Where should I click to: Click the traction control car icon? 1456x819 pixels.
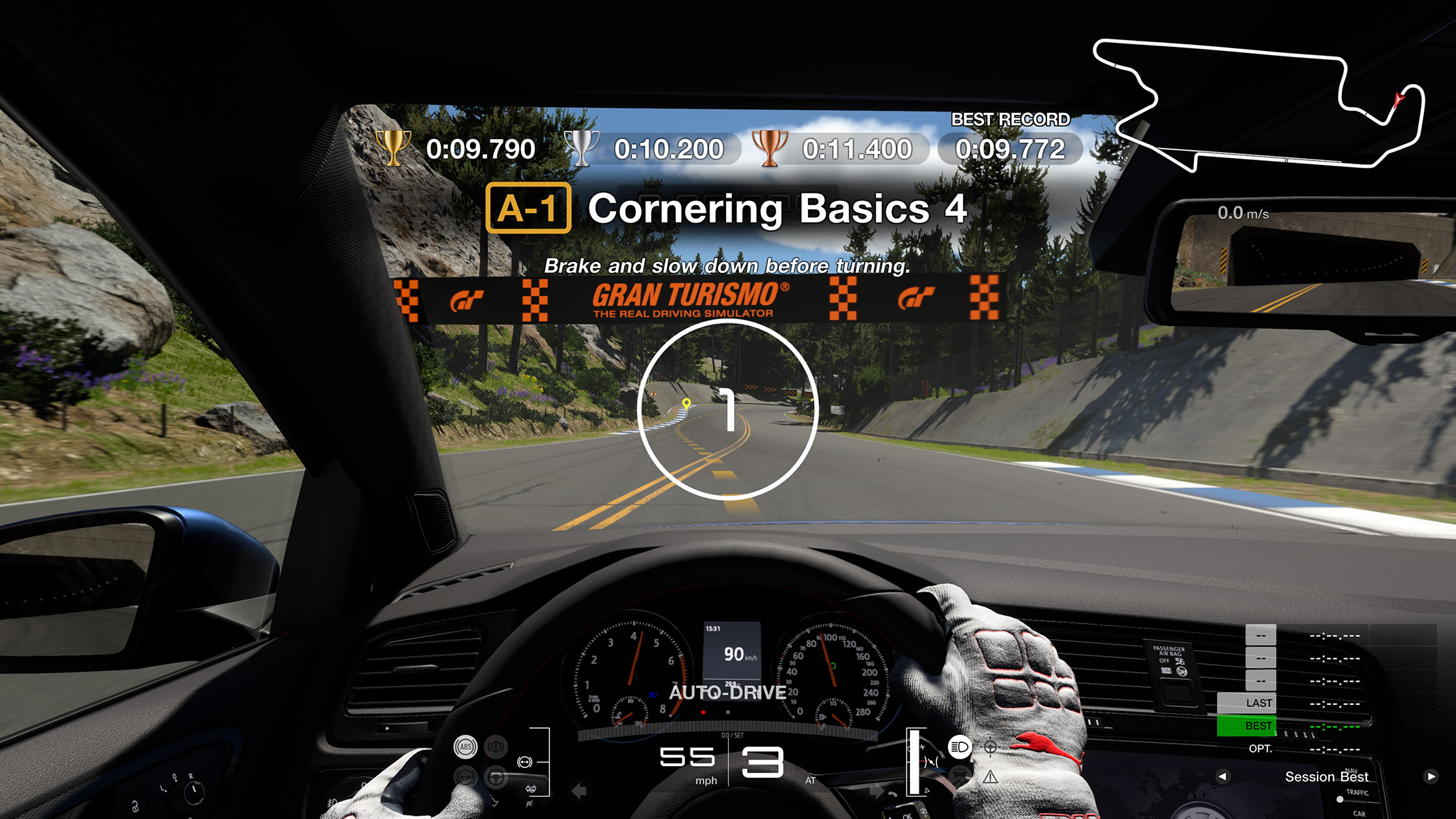coord(959,776)
